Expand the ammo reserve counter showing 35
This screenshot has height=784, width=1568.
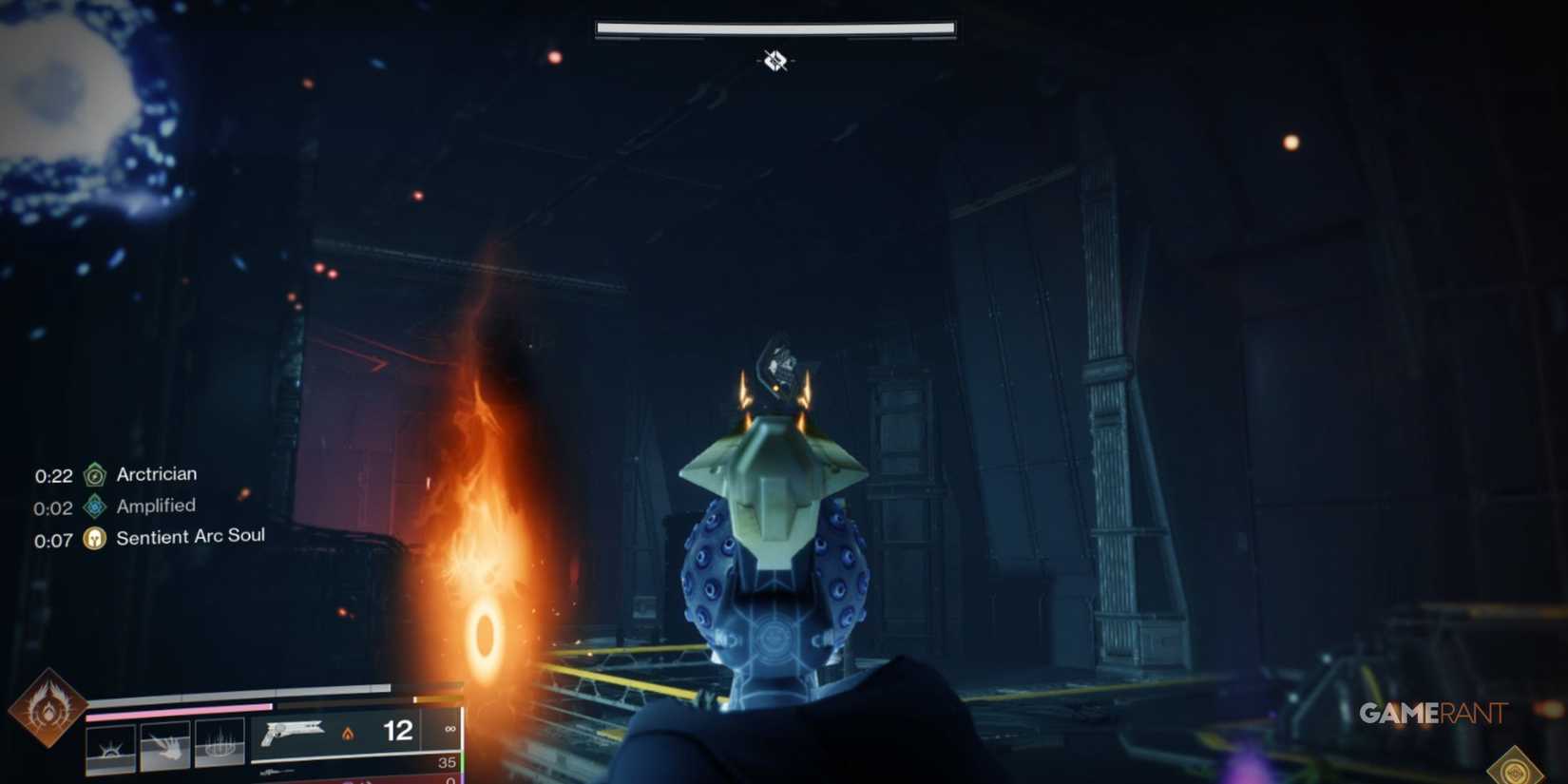[x=445, y=763]
